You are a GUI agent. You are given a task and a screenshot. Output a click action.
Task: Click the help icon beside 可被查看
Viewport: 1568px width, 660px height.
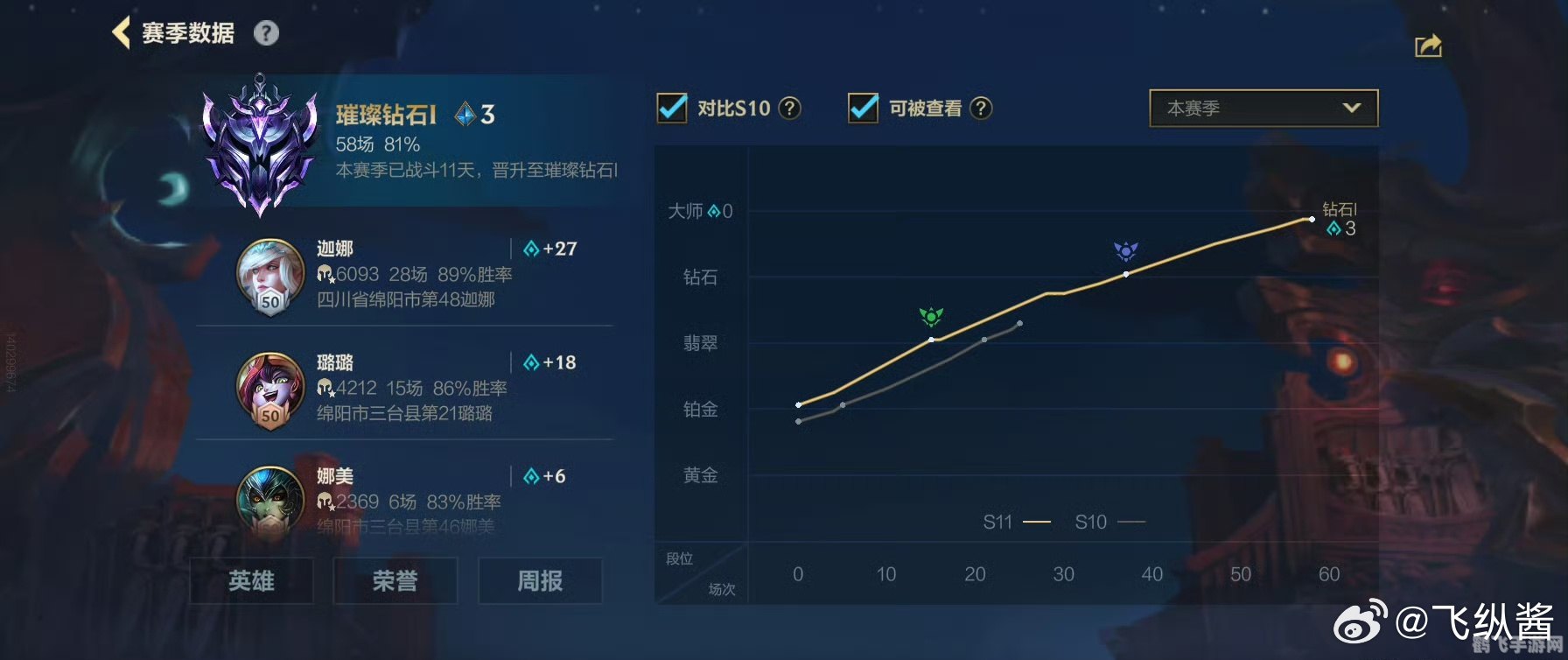(981, 109)
